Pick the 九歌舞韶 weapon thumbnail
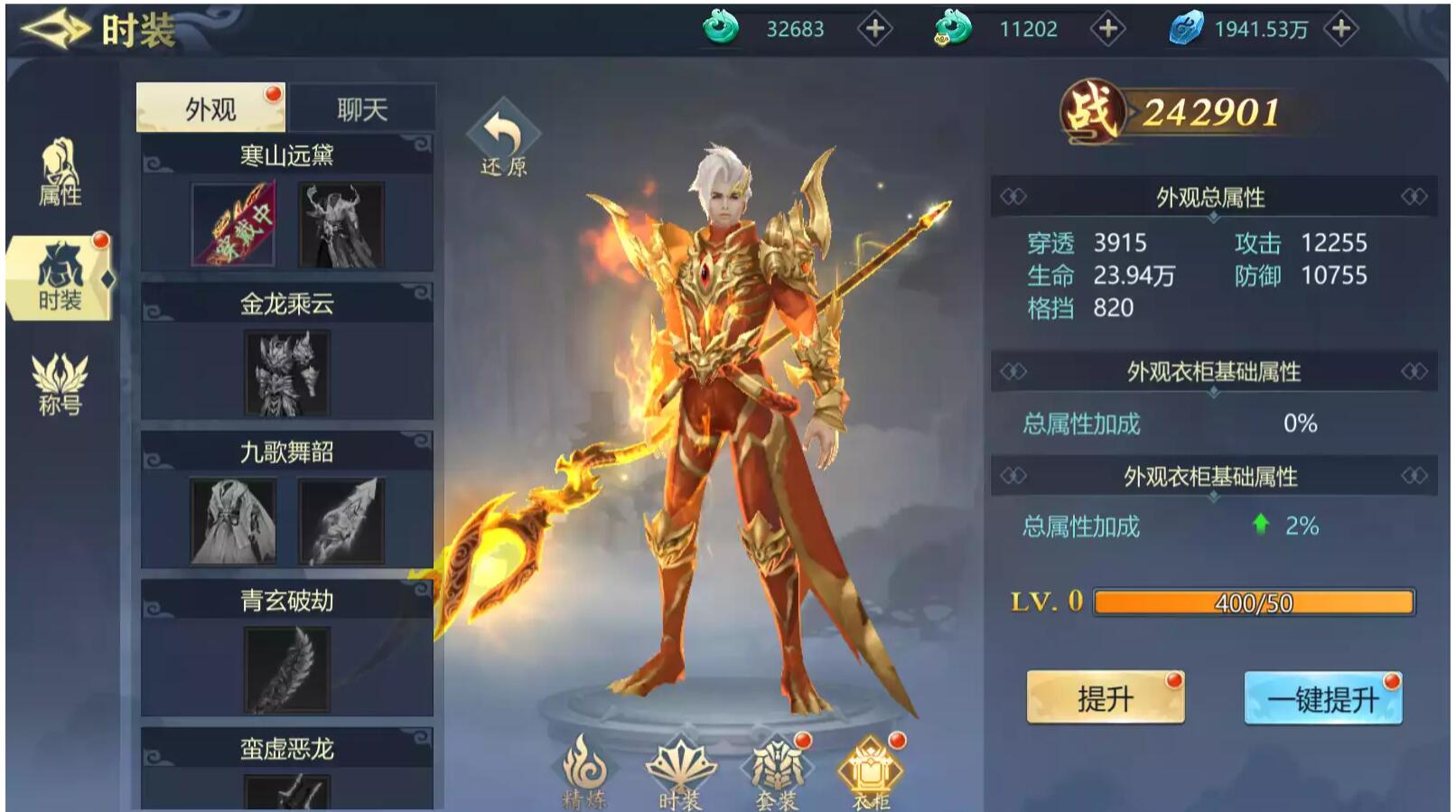 [341, 521]
